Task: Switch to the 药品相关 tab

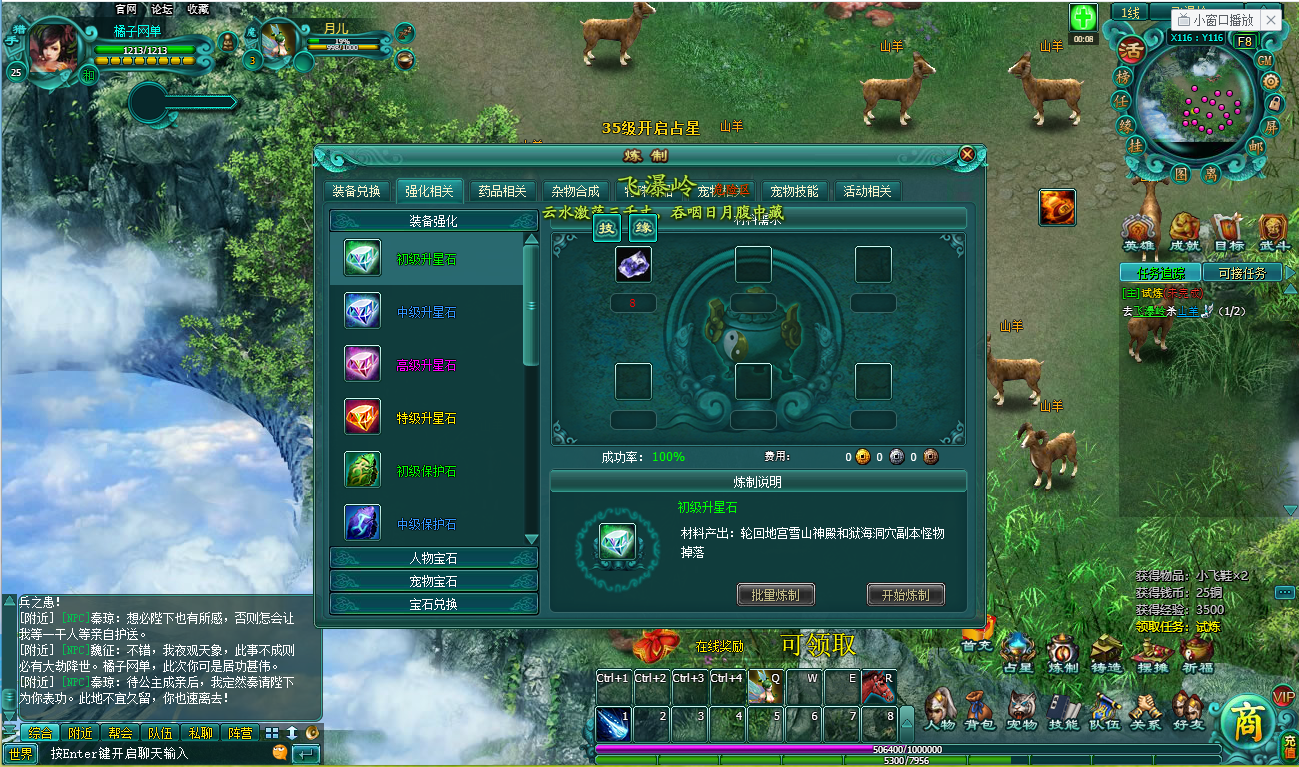Action: pos(504,191)
